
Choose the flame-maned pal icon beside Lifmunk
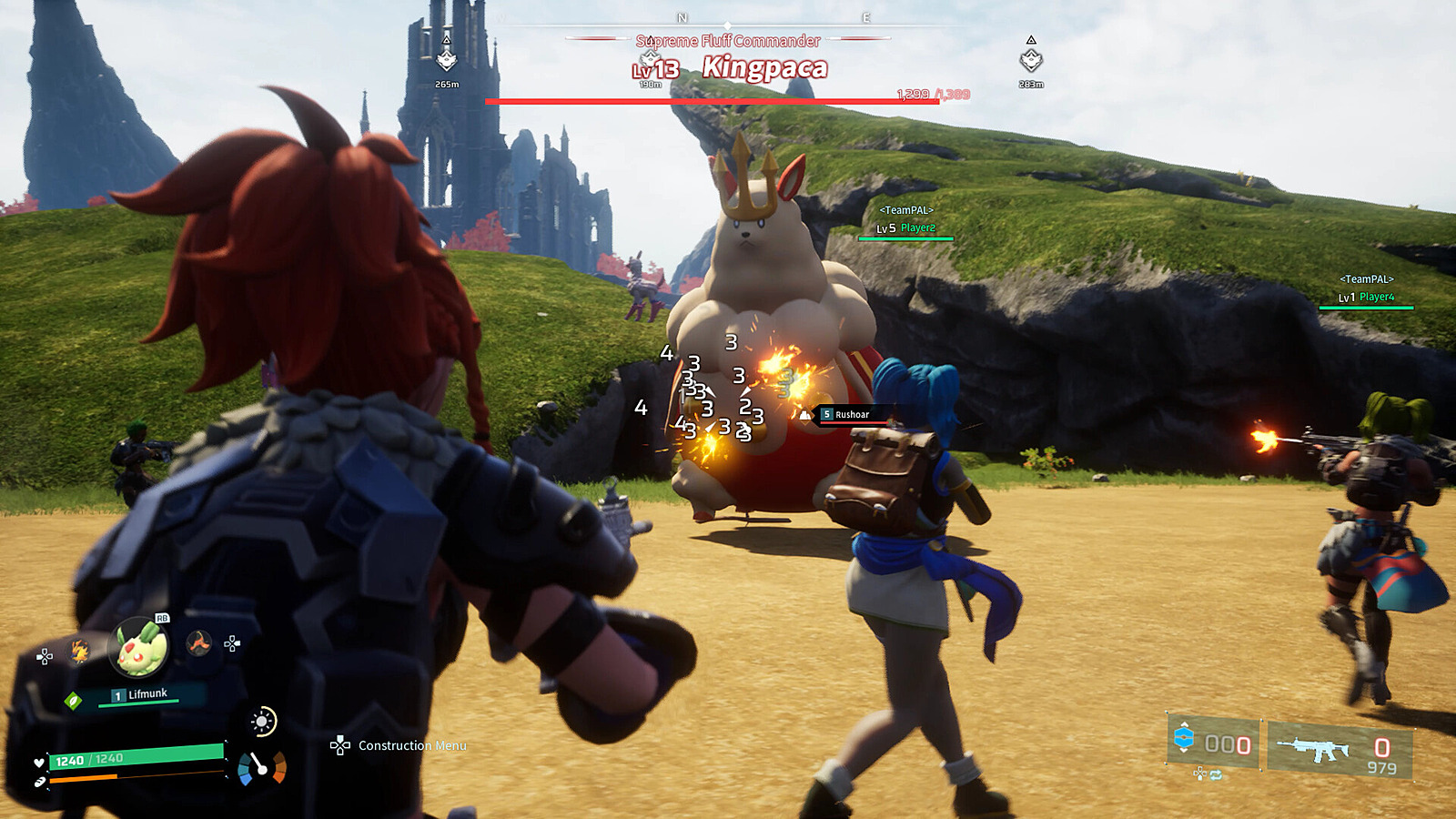(x=80, y=652)
